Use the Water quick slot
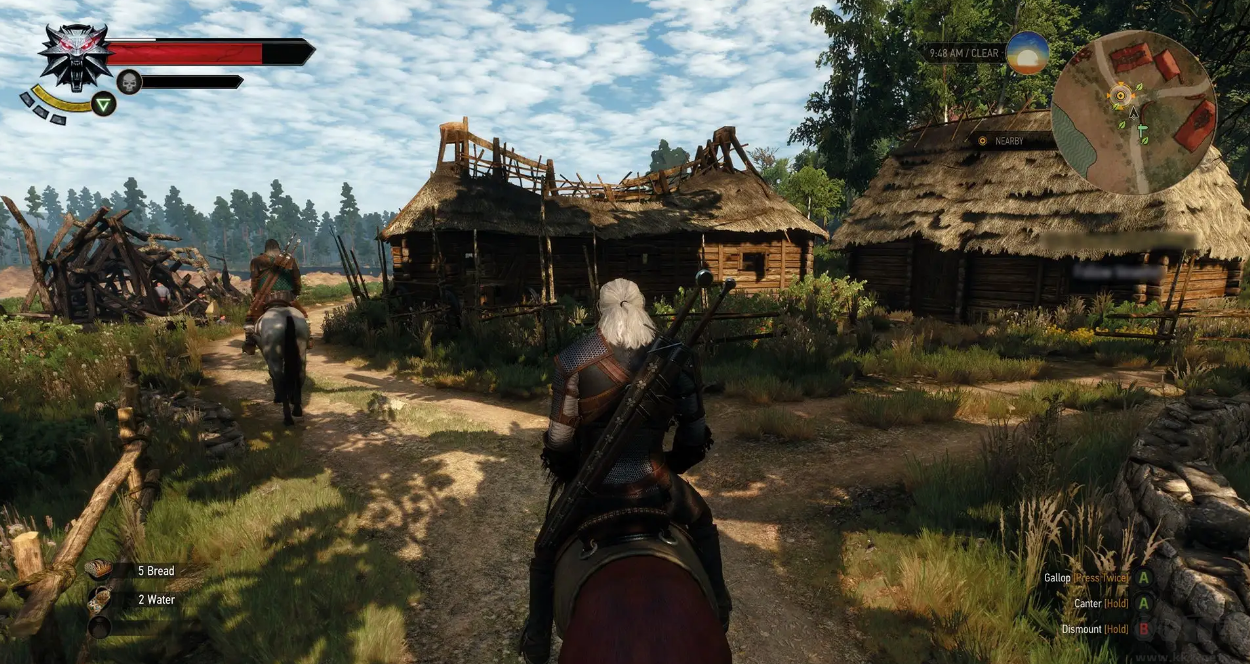The height and width of the screenshot is (664, 1250). (x=99, y=600)
